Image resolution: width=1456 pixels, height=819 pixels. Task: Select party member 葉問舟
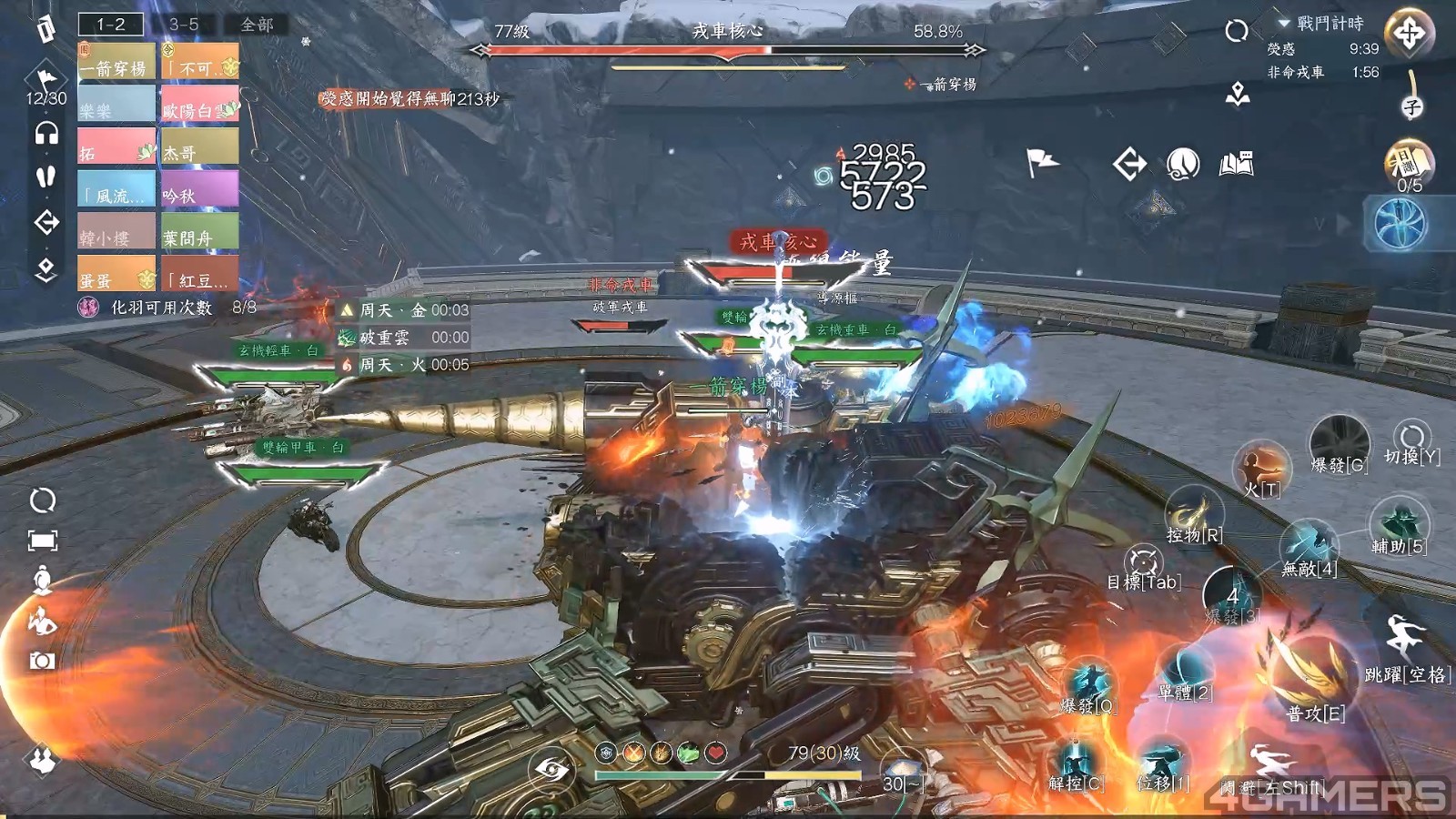tap(200, 231)
